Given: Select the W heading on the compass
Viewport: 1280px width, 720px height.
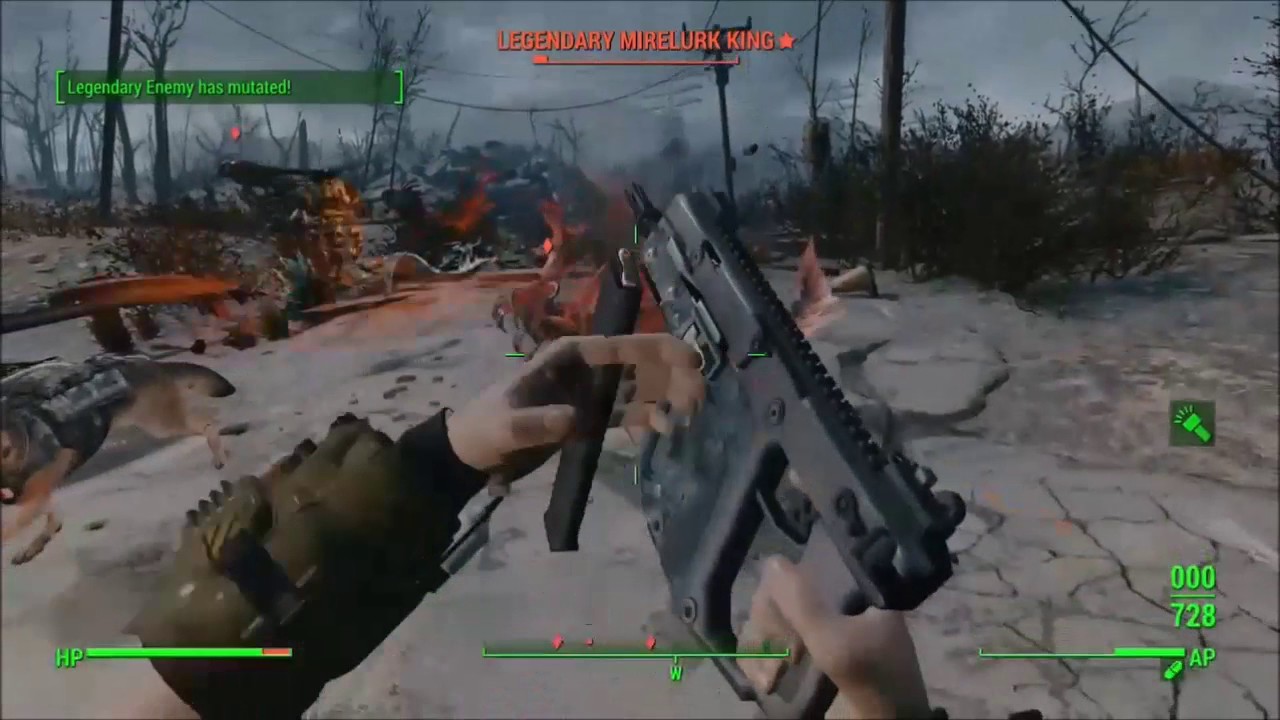Looking at the screenshot, I should click(676, 673).
